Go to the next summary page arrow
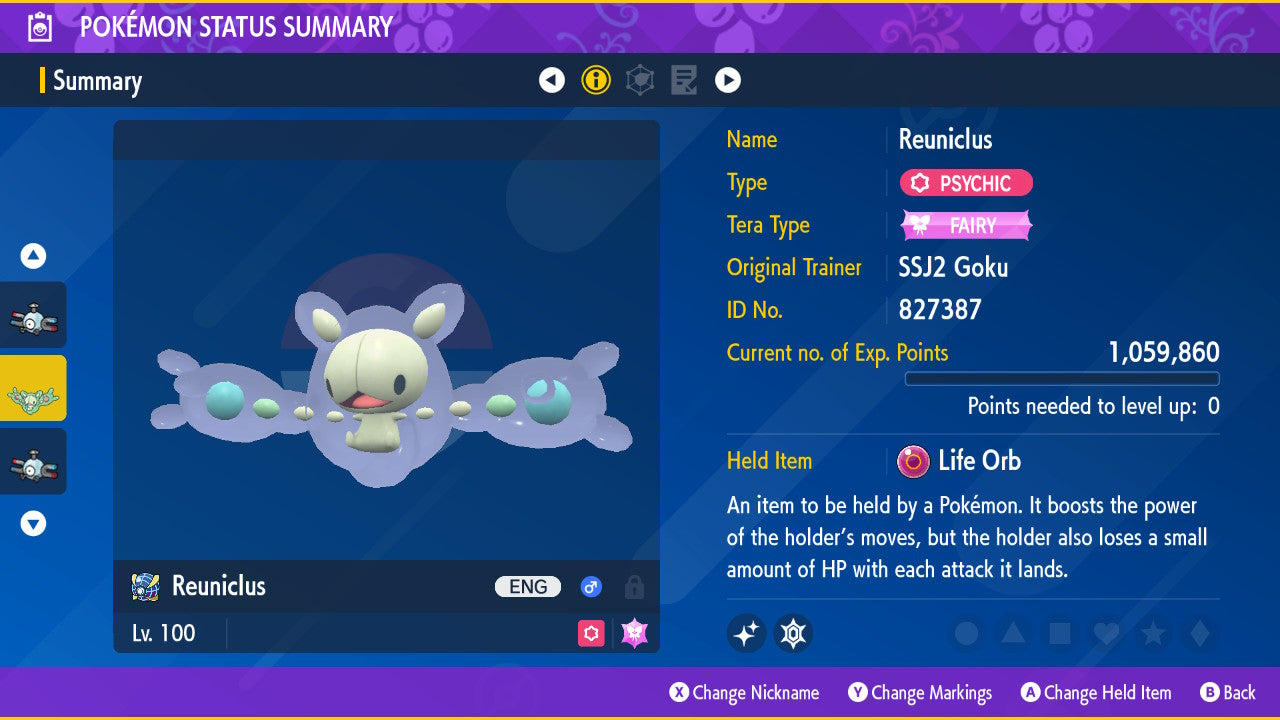 tap(728, 80)
